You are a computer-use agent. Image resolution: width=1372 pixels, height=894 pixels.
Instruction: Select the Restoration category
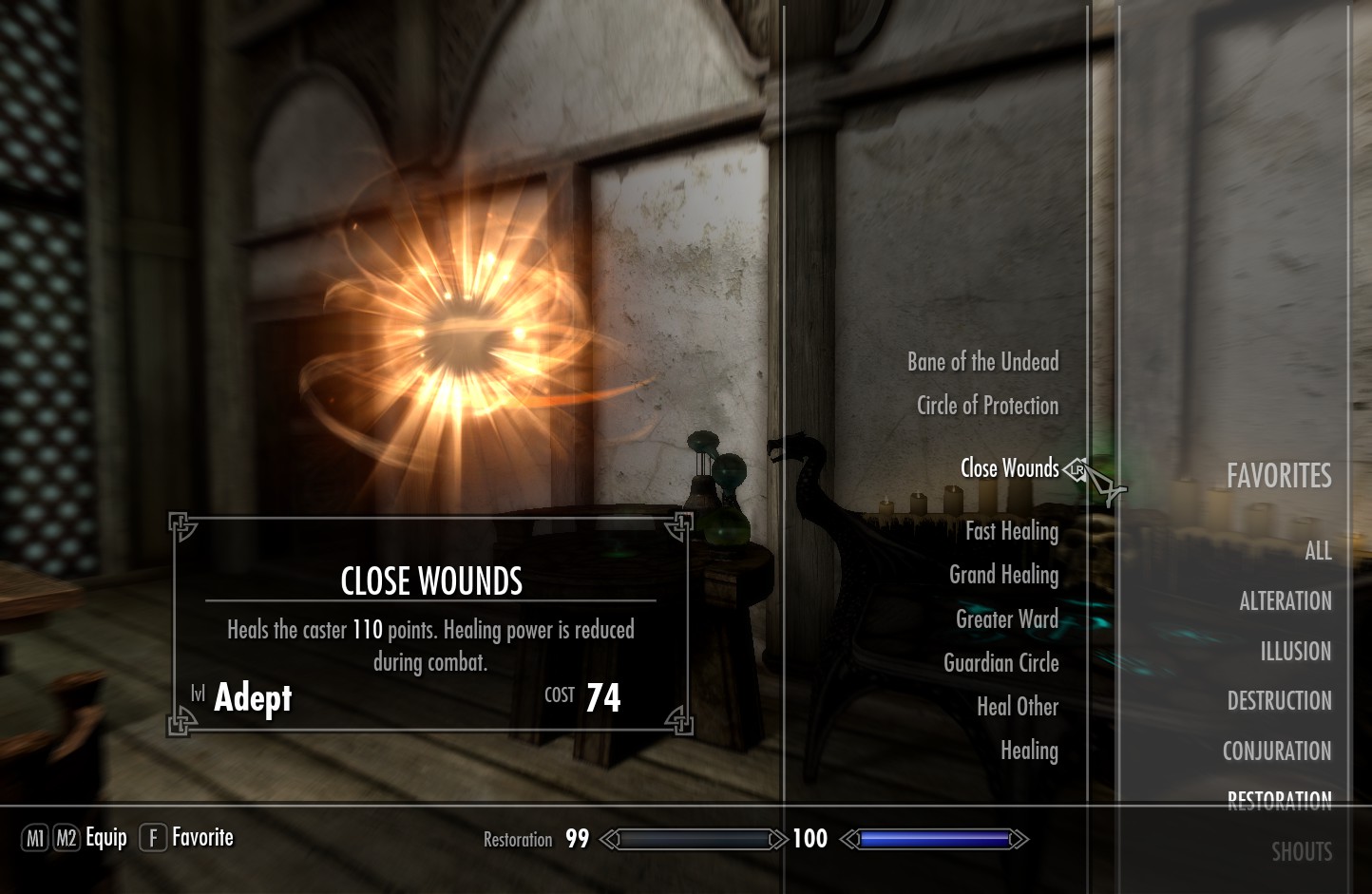pyautogui.click(x=1279, y=800)
